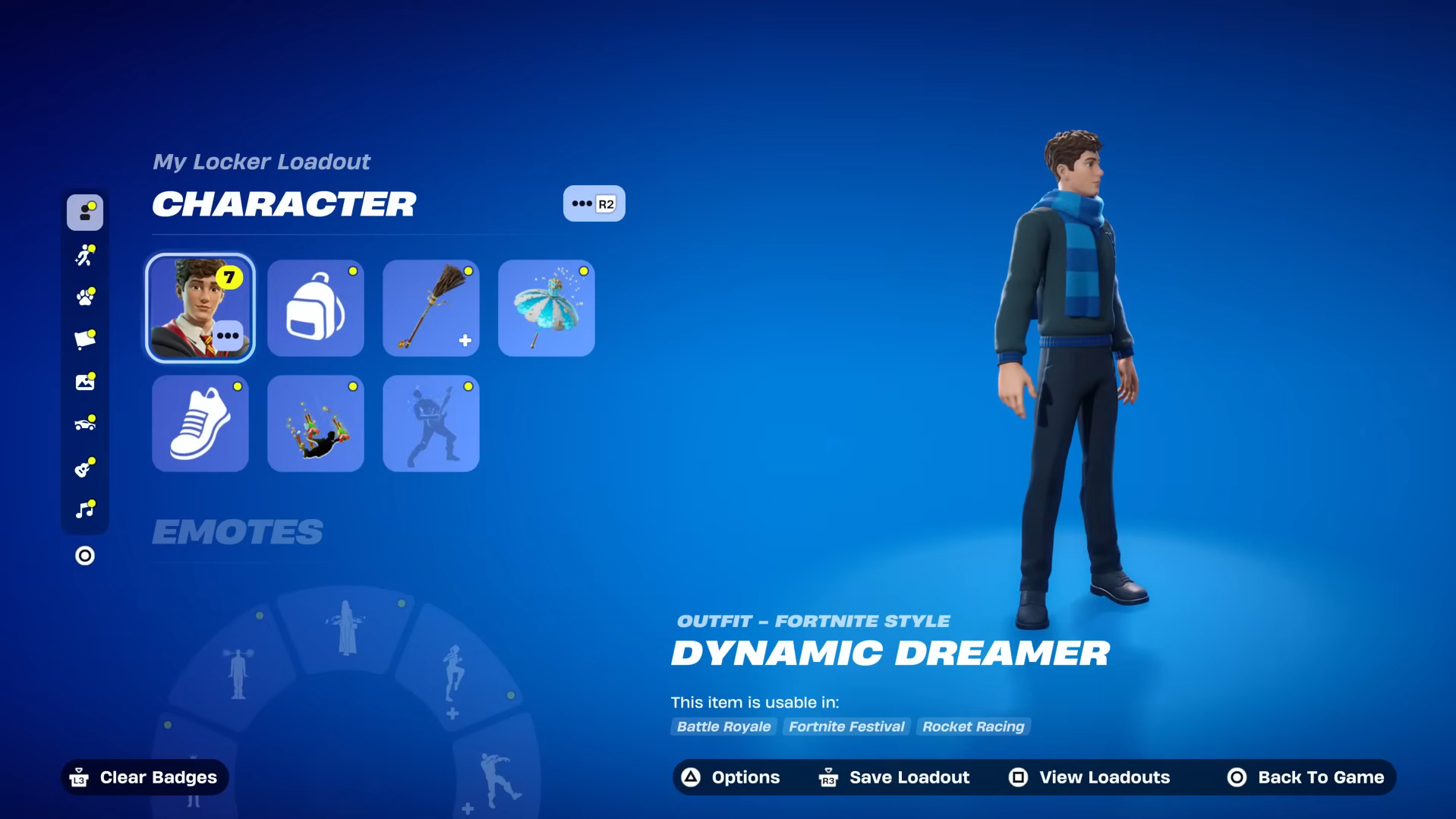Image resolution: width=1456 pixels, height=819 pixels.
Task: Open the paw print sidekicks tab
Action: 85,297
